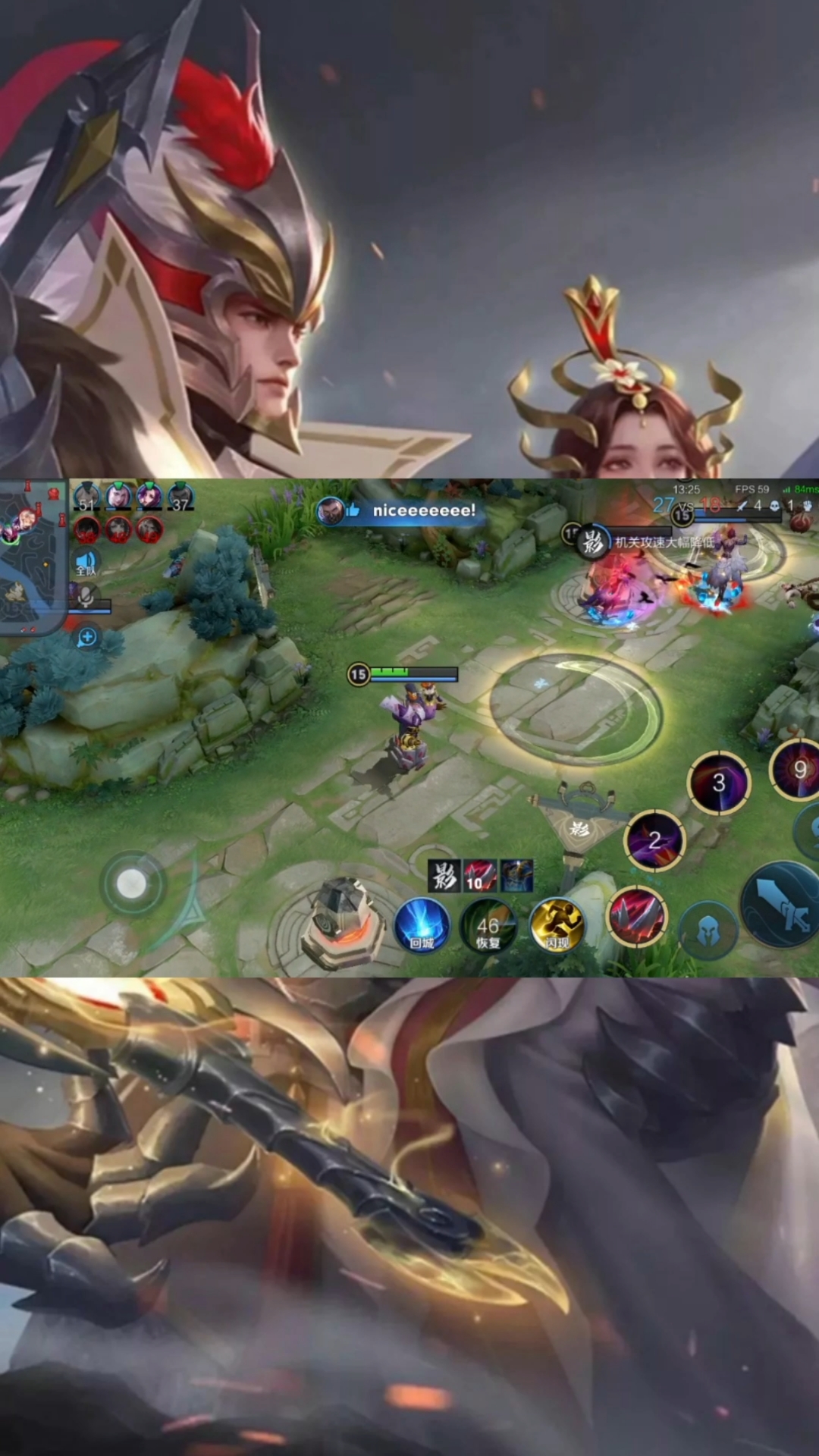Cast the skill showing cooldown 2
819x1456 pixels.
pos(654,839)
